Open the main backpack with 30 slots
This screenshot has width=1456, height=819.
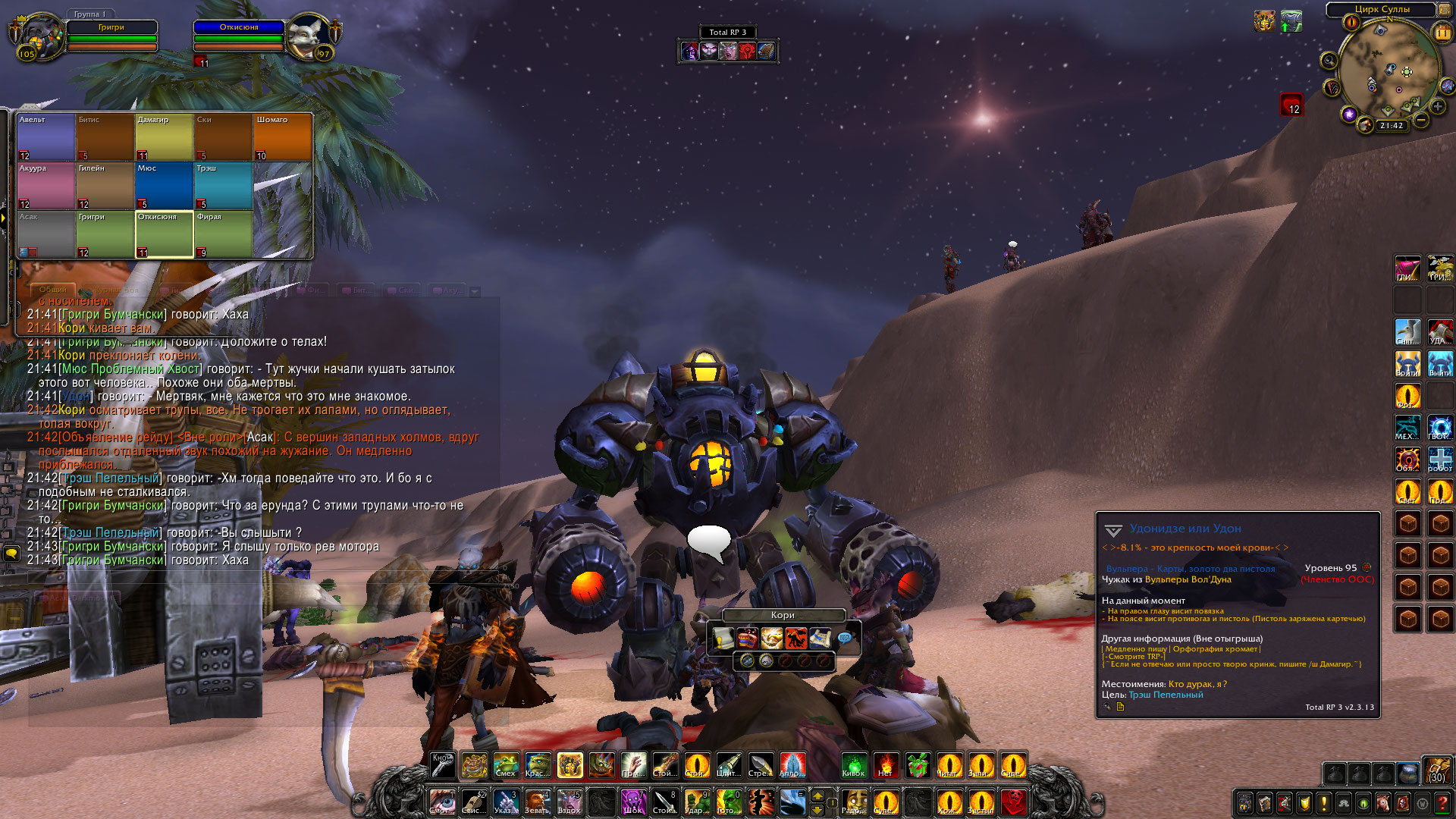1436,770
